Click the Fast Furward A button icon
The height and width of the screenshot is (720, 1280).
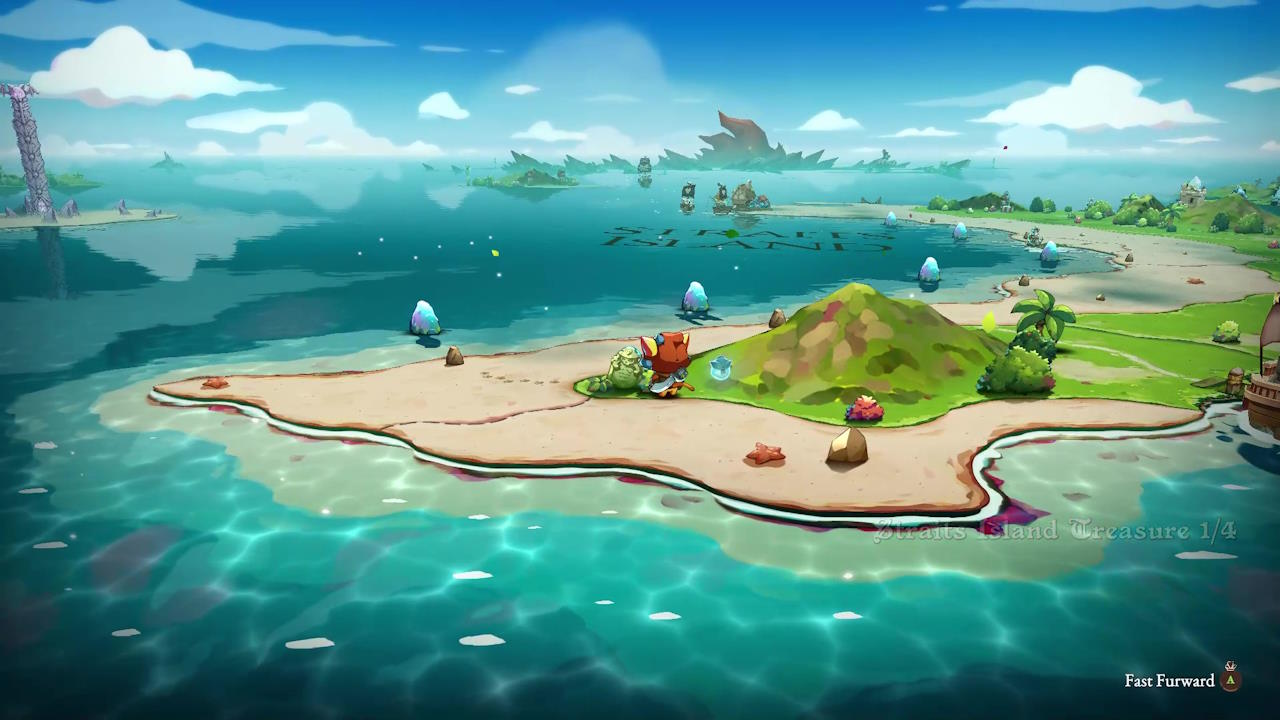(x=1229, y=680)
